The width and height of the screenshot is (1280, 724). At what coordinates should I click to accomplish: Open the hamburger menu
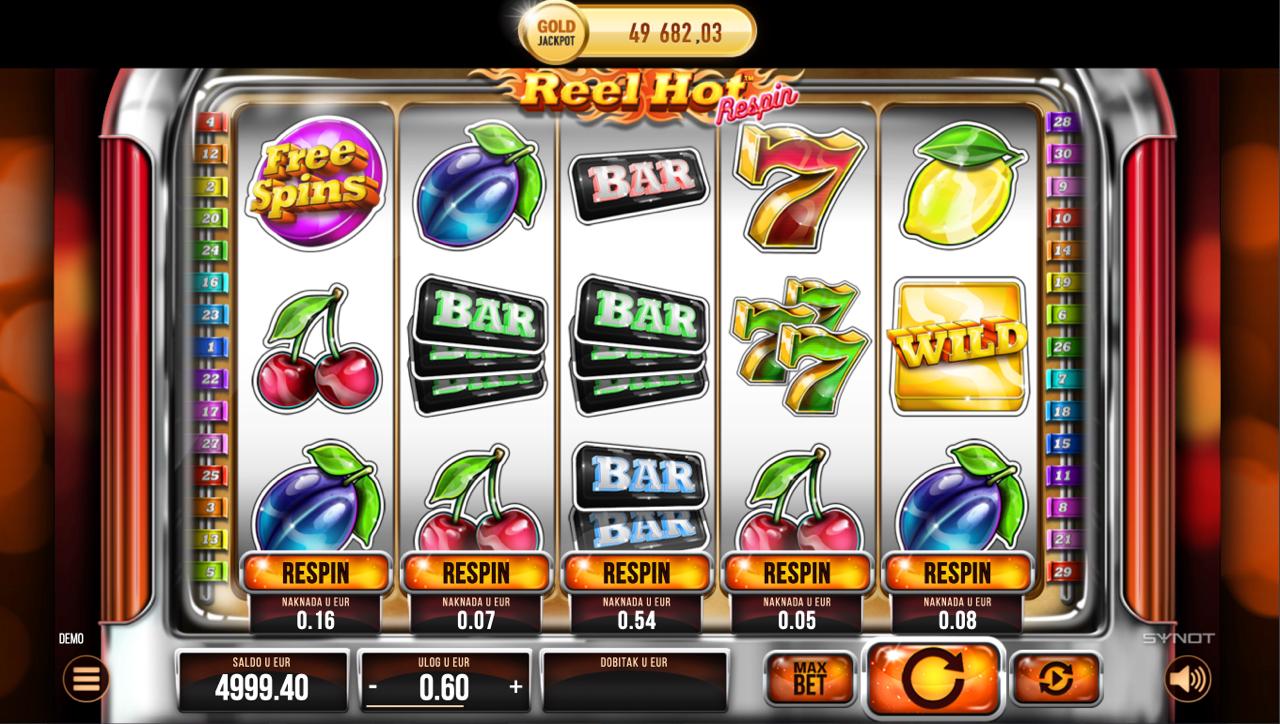tap(86, 679)
